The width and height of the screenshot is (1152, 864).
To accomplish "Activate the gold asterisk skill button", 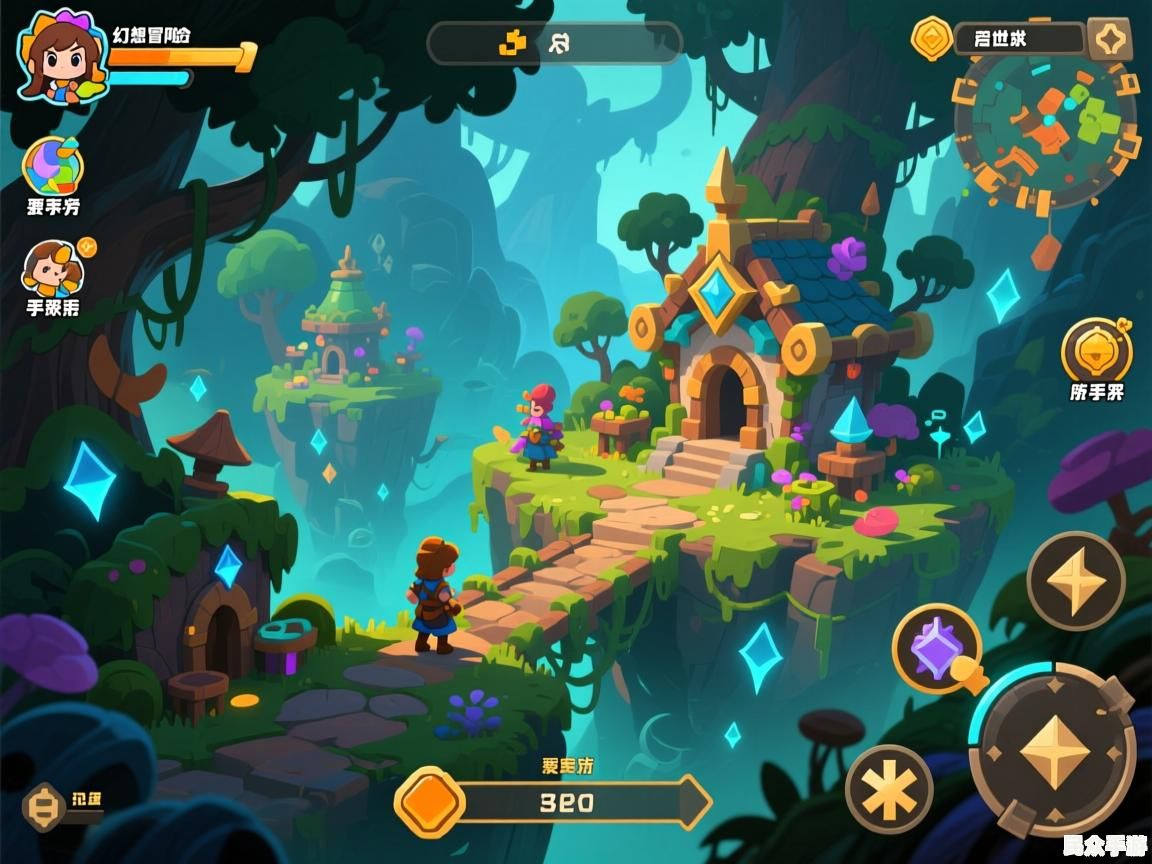I will pyautogui.click(x=889, y=790).
